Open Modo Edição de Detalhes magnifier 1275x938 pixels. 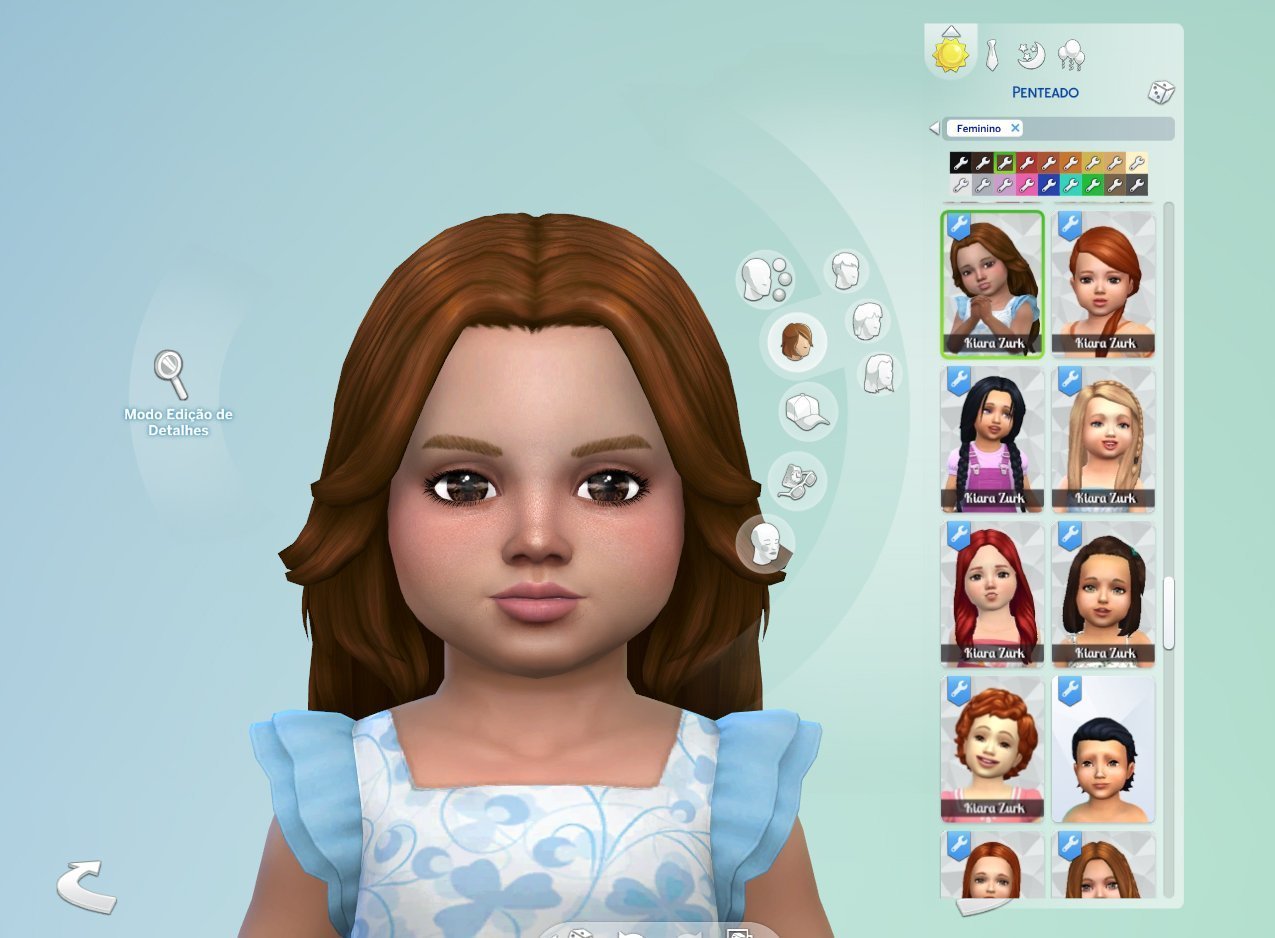point(170,374)
